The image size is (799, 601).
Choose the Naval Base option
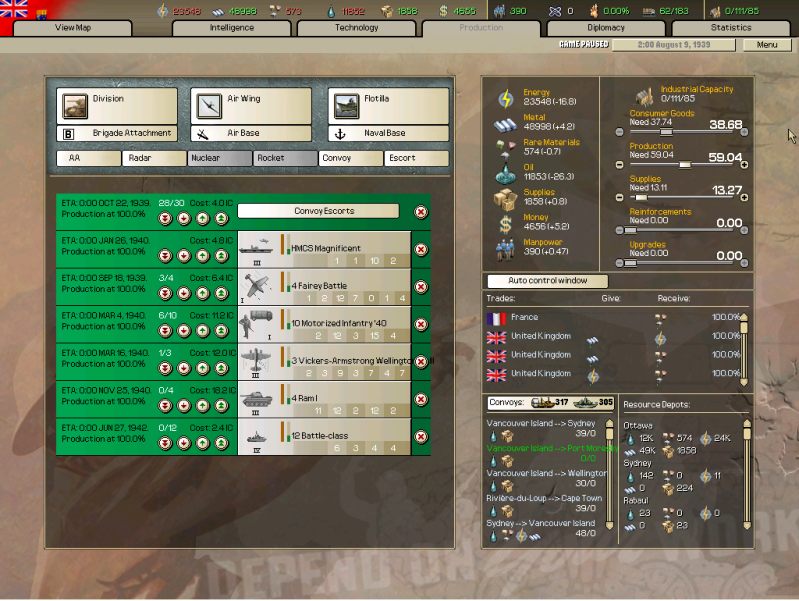tap(388, 133)
